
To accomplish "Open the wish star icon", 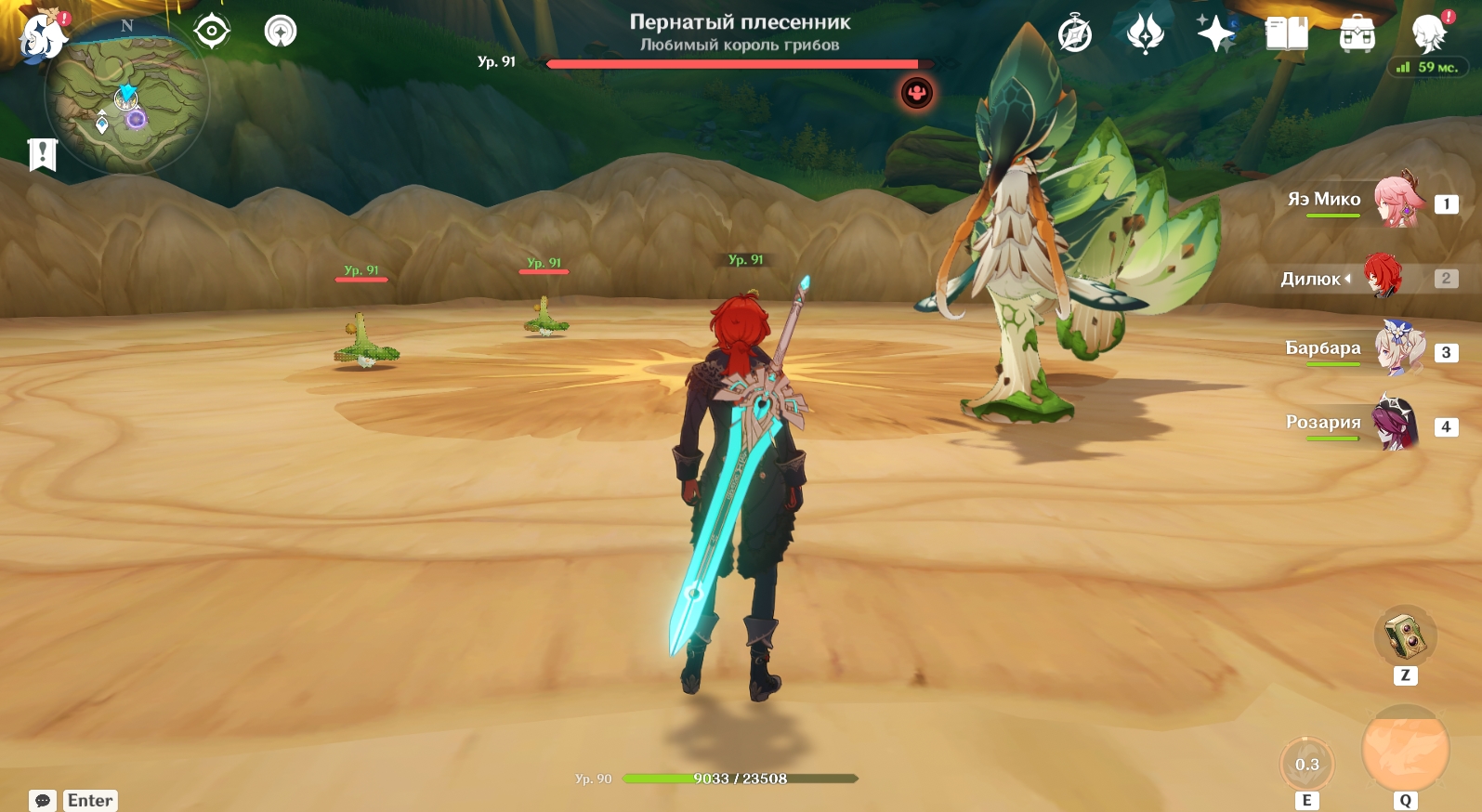I will 1215,34.
